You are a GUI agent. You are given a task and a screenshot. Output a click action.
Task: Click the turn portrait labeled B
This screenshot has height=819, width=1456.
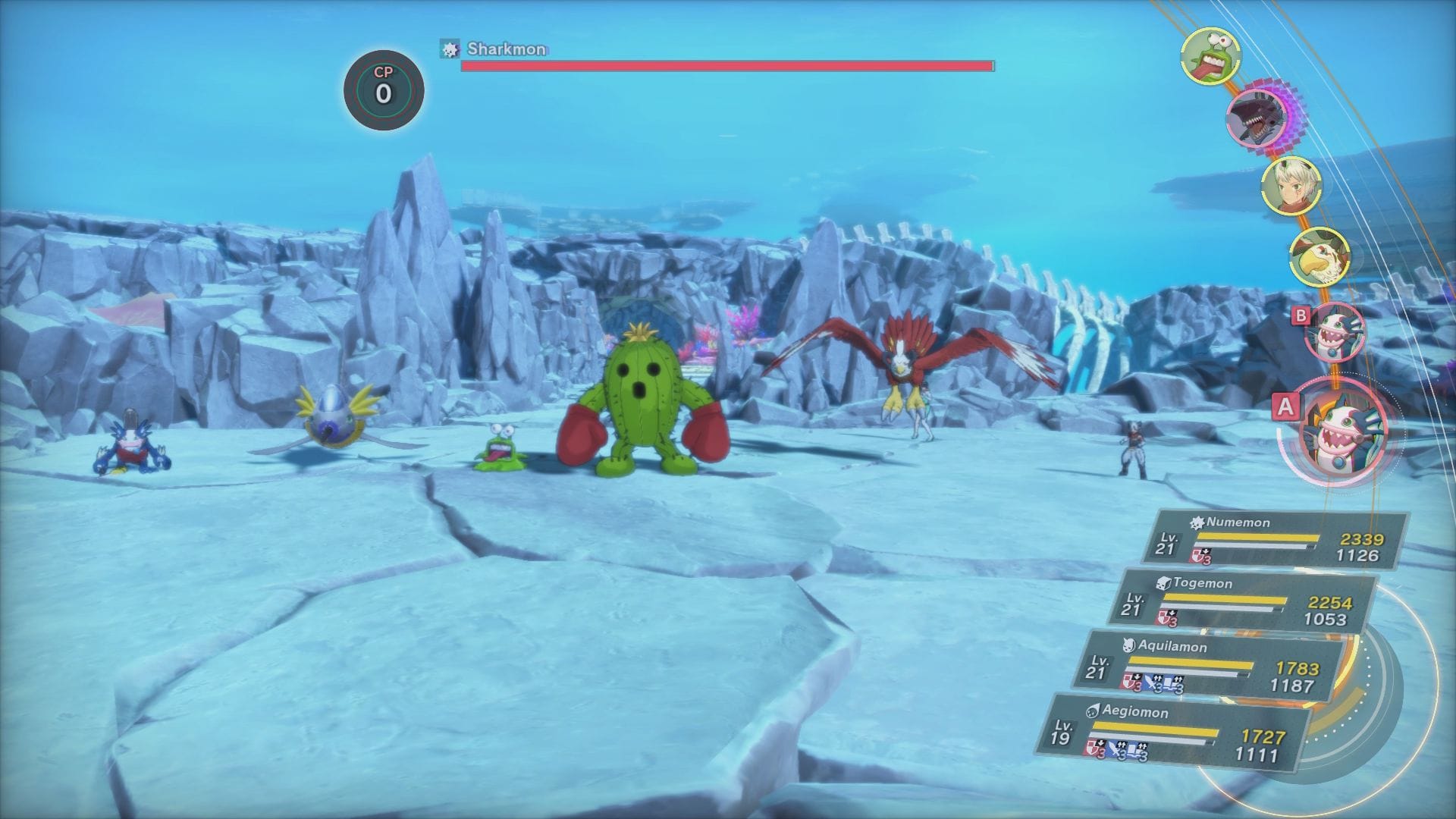(1334, 332)
